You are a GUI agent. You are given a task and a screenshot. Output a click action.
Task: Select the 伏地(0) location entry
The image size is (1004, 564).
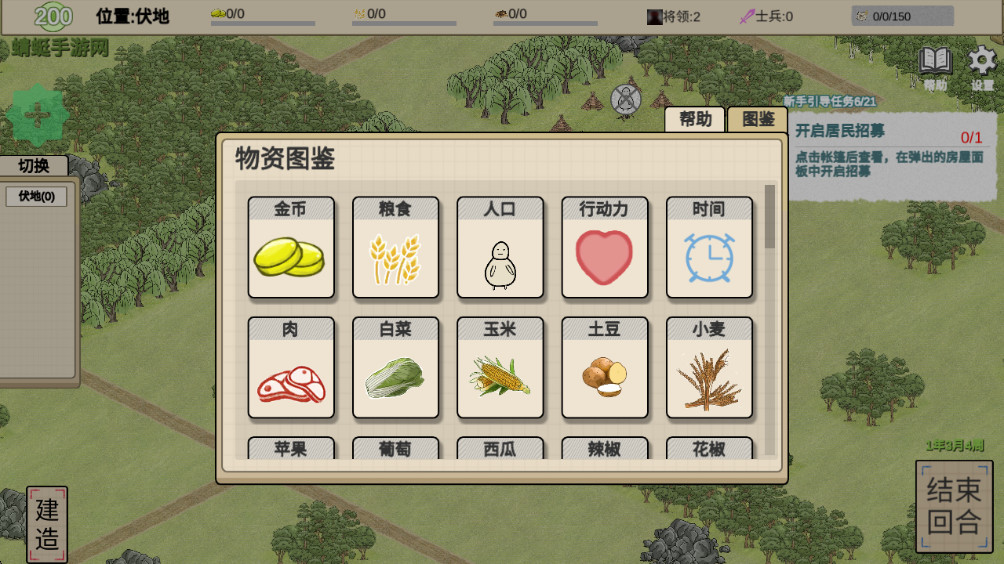(36, 196)
